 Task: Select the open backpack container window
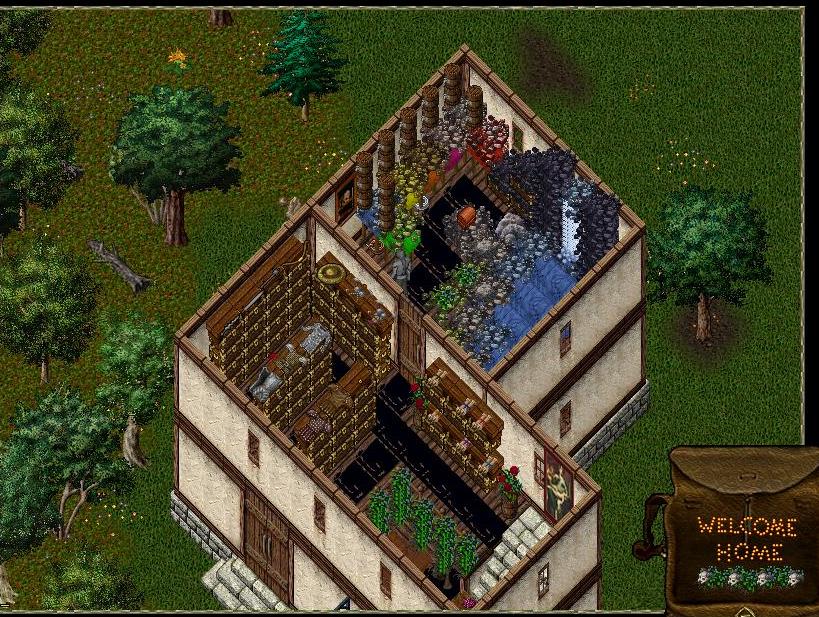point(742,530)
